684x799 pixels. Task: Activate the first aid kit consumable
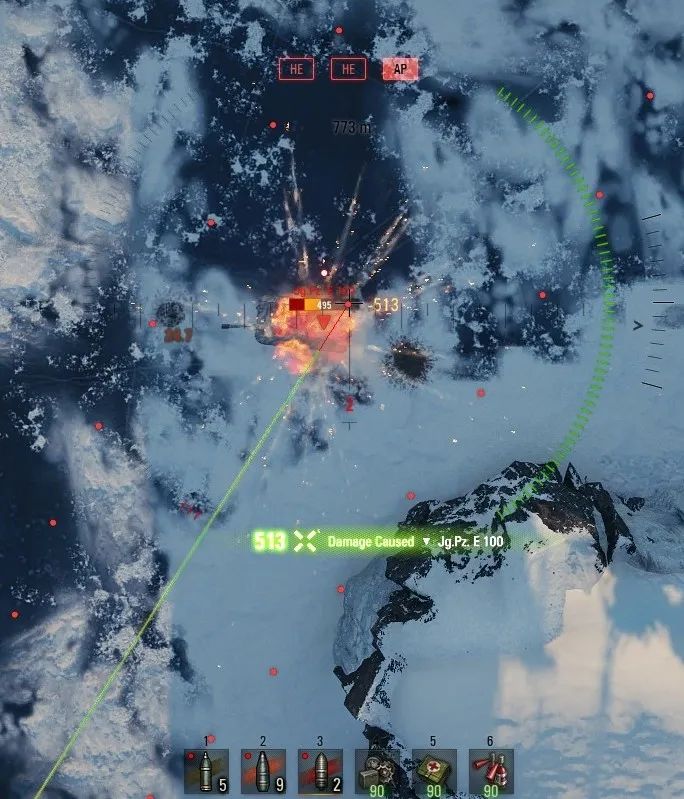coord(434,771)
